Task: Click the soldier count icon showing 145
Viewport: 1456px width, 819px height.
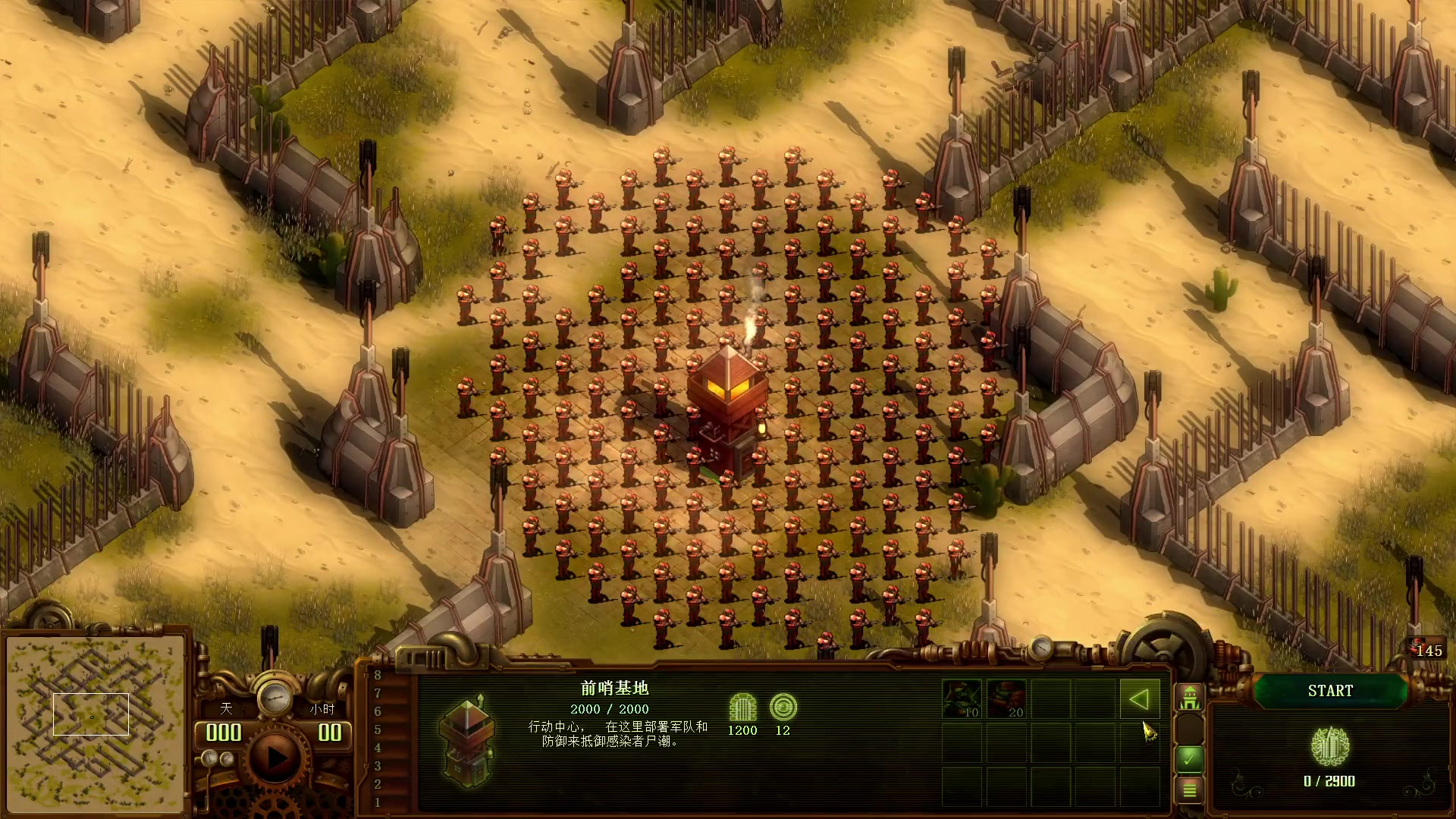Action: point(1423,650)
